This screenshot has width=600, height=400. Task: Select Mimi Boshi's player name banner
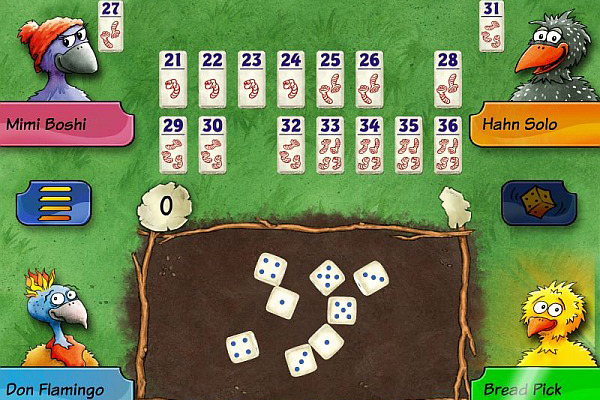[x=62, y=125]
